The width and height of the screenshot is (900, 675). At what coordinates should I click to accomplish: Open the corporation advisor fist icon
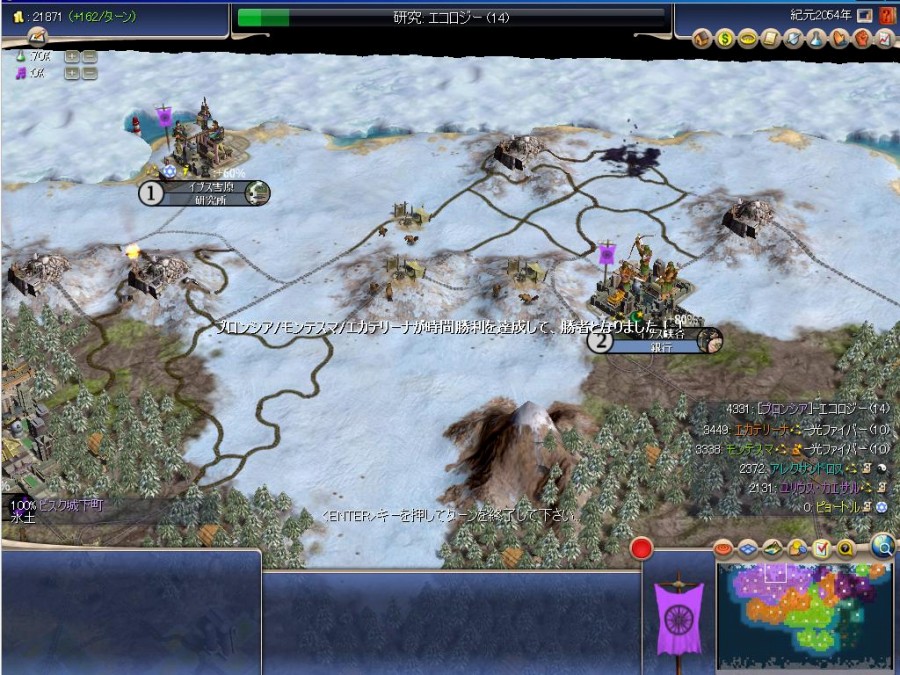tap(861, 39)
